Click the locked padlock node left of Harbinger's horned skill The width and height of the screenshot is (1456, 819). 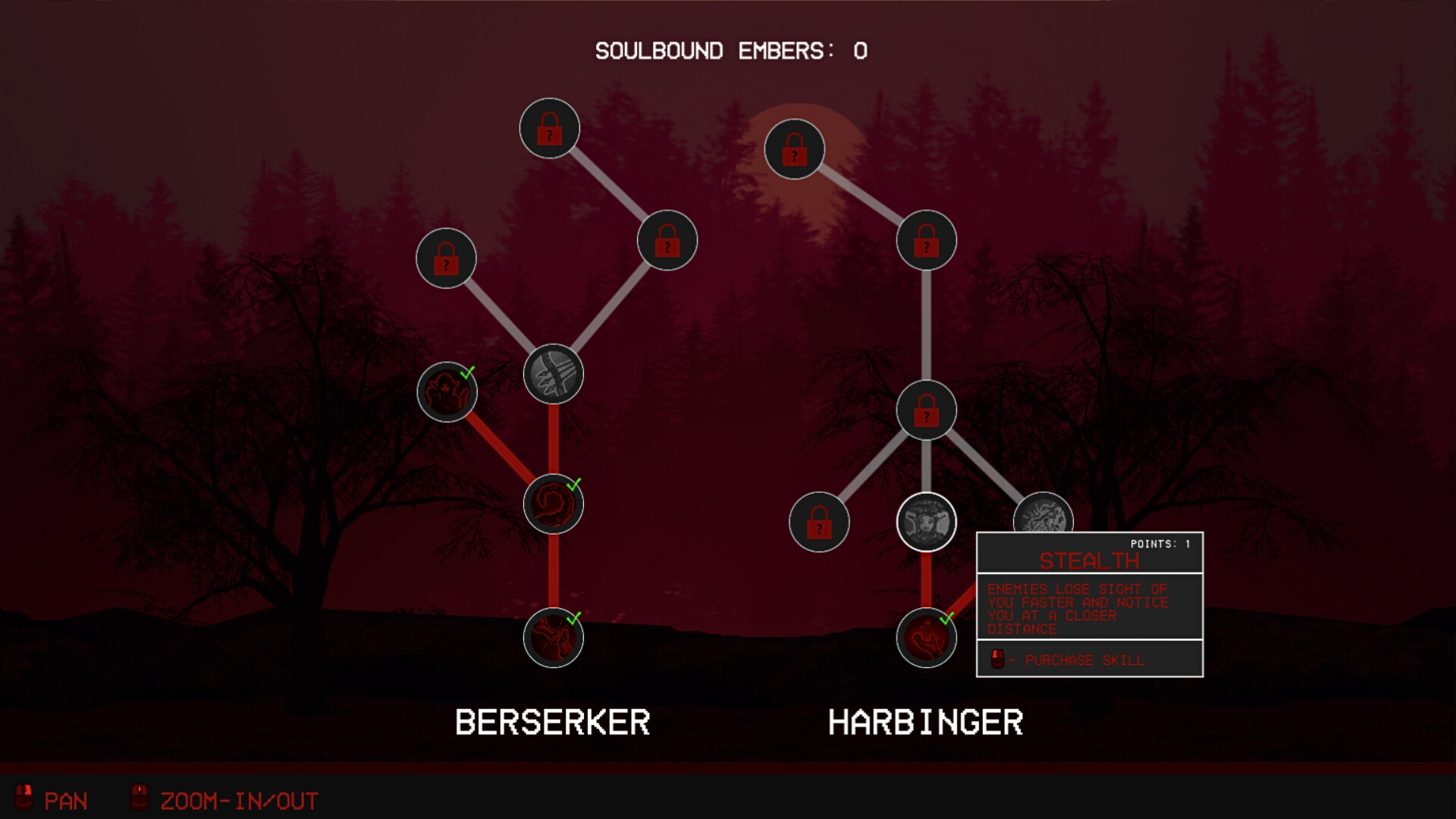point(819,522)
